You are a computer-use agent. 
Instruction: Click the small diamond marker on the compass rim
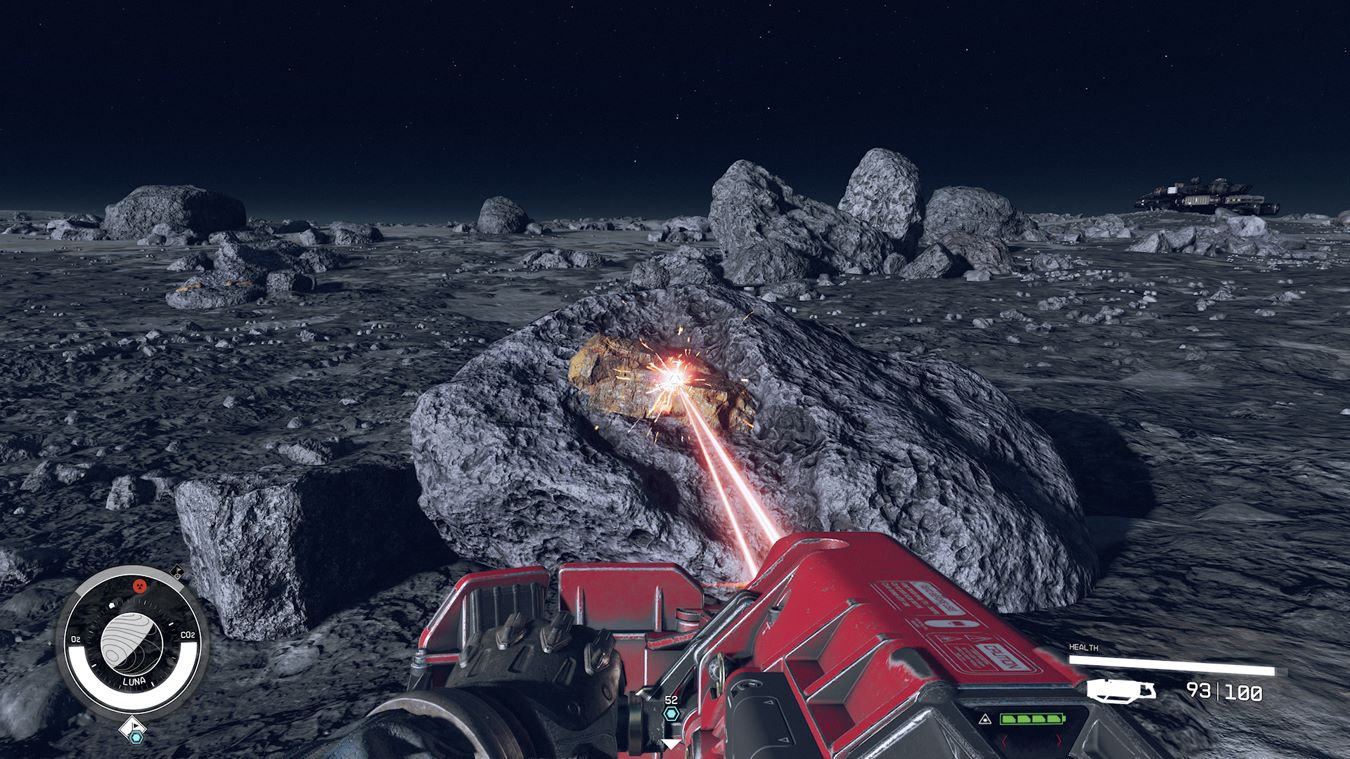click(x=176, y=573)
